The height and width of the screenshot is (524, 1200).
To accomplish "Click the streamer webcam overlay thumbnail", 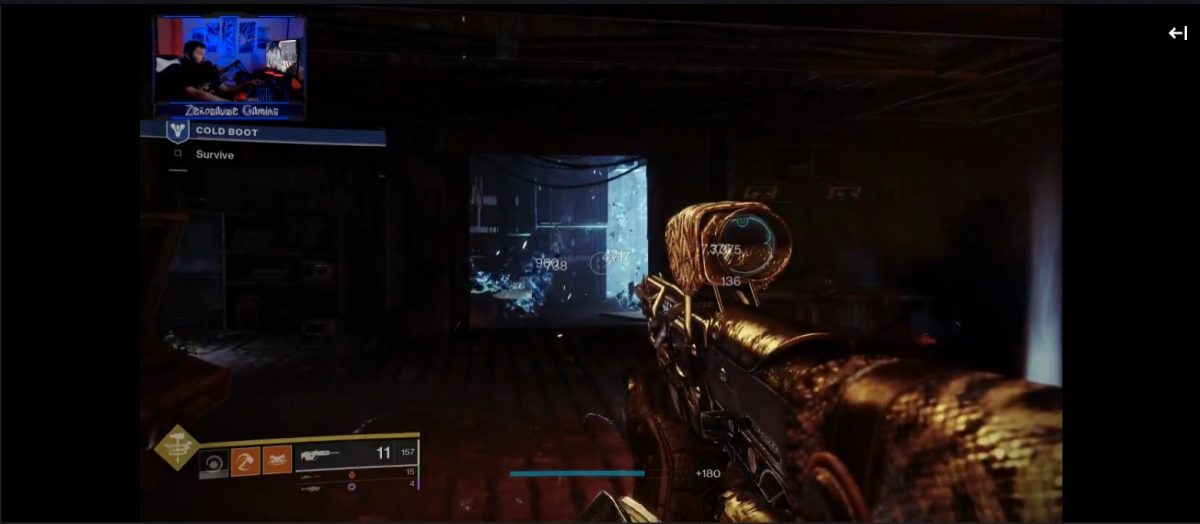I will [x=230, y=67].
